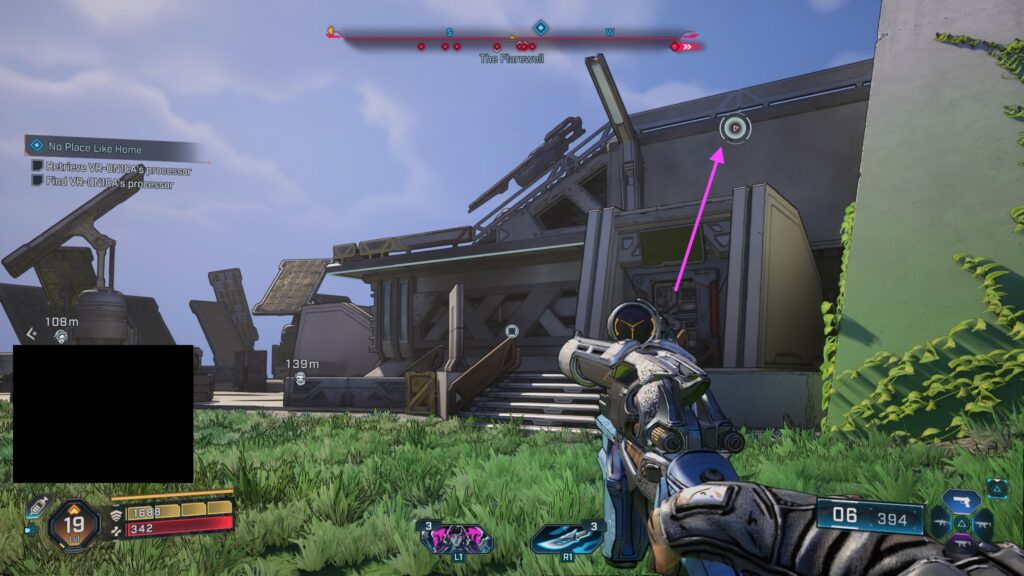
Task: Switch to the purple weapon slot
Action: [961, 544]
